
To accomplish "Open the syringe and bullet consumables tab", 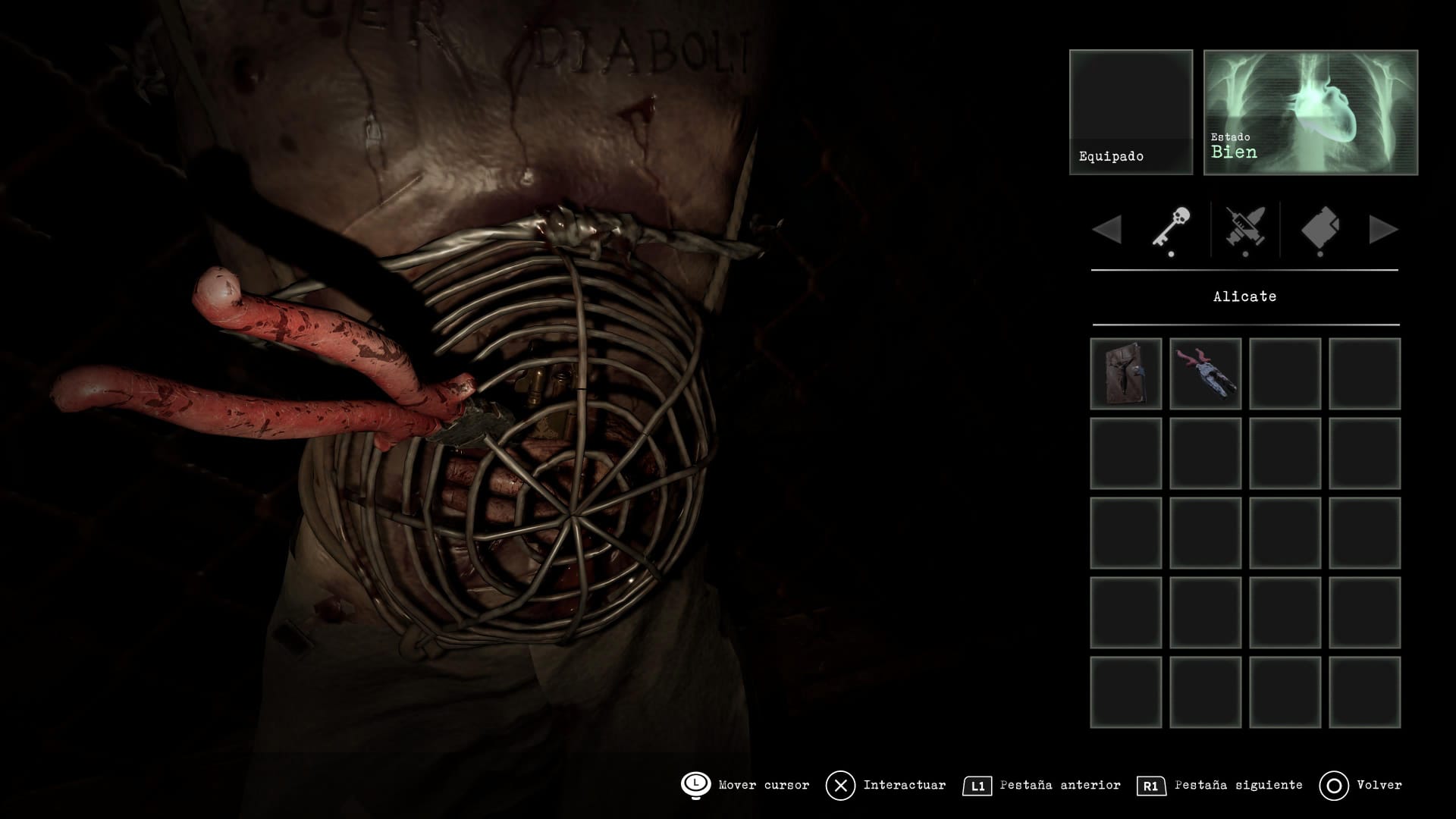I will (x=1245, y=229).
